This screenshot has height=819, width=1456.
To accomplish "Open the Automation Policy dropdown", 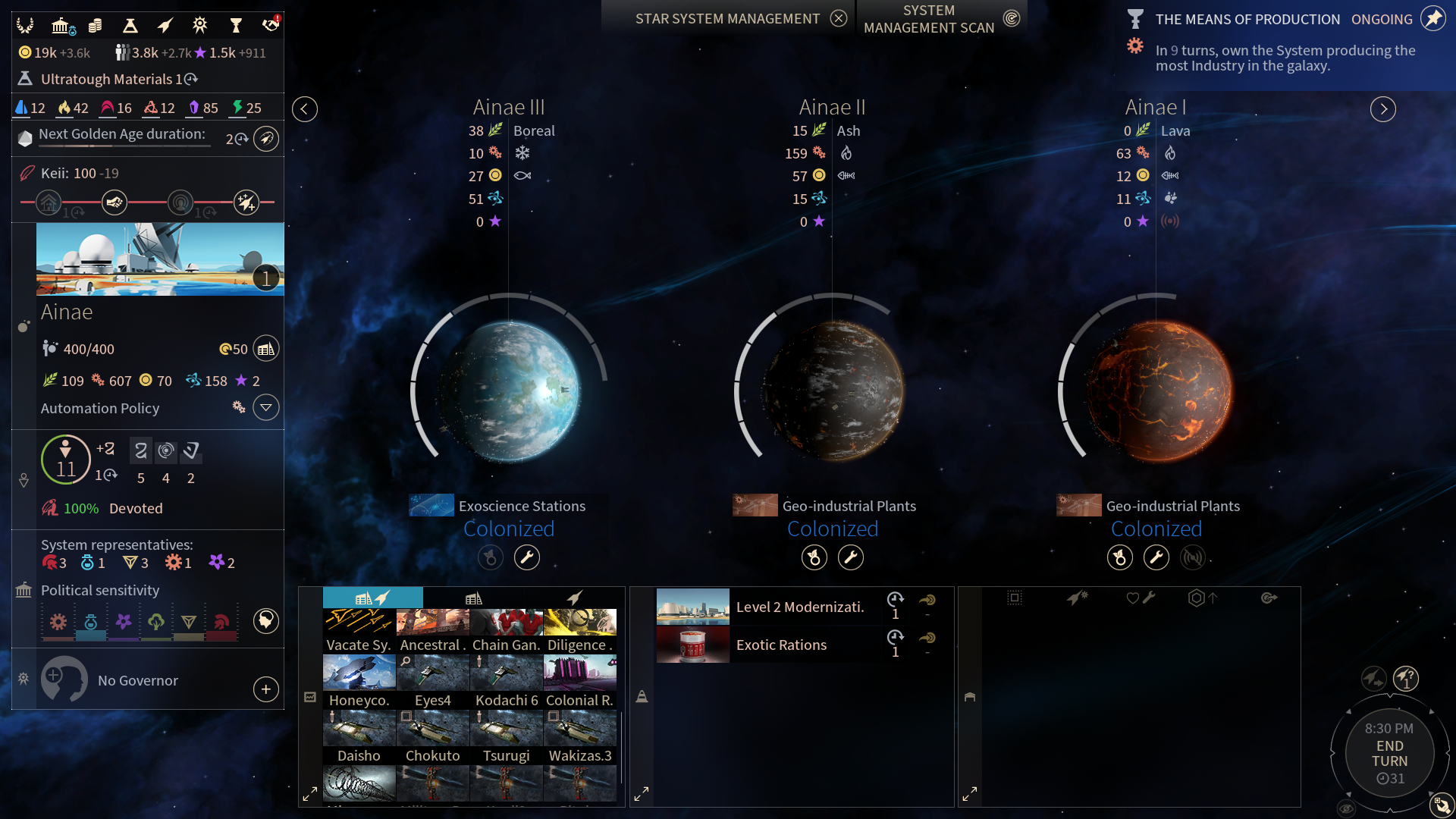I will point(265,408).
